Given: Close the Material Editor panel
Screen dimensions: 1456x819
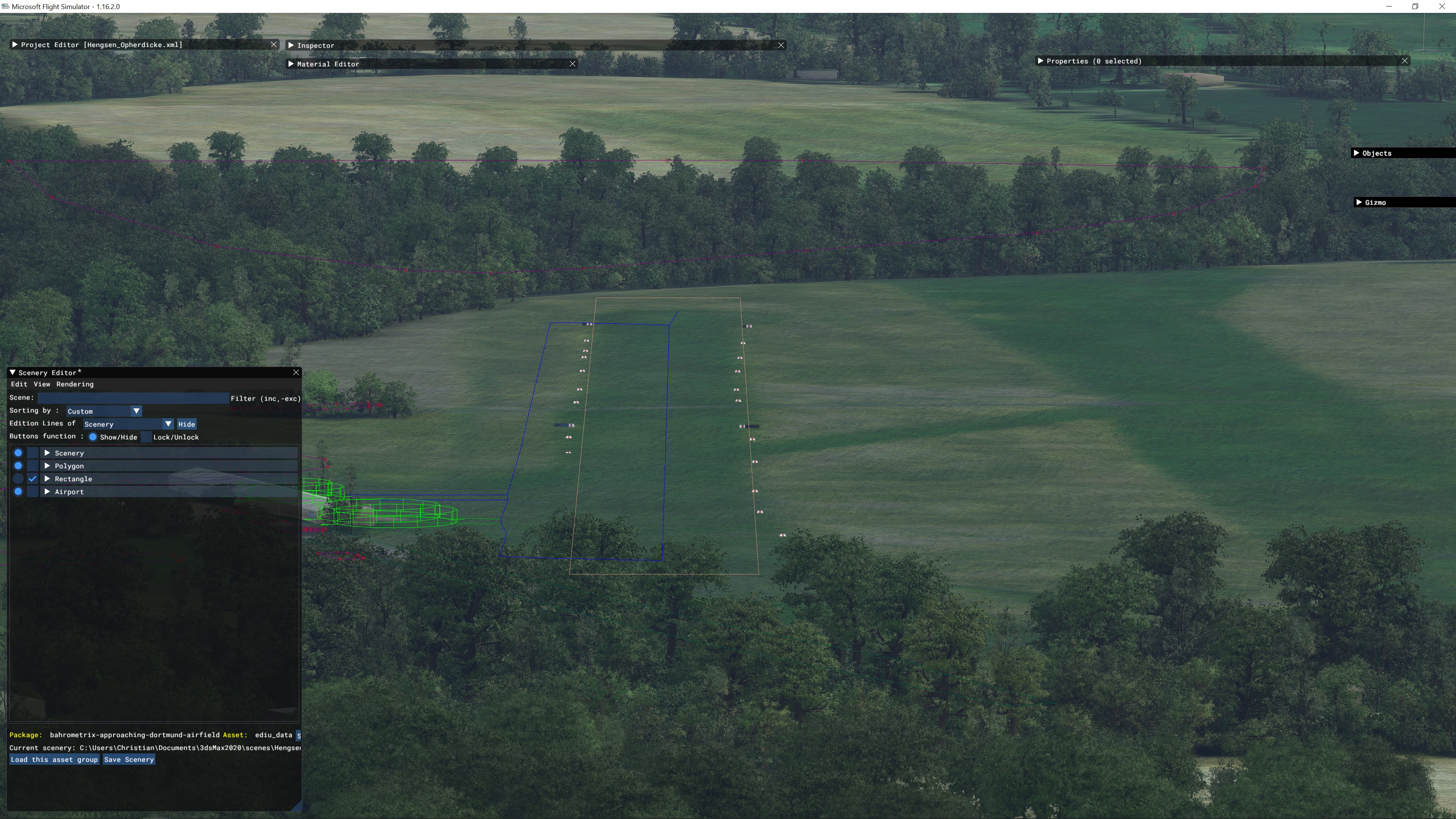Looking at the screenshot, I should point(573,64).
